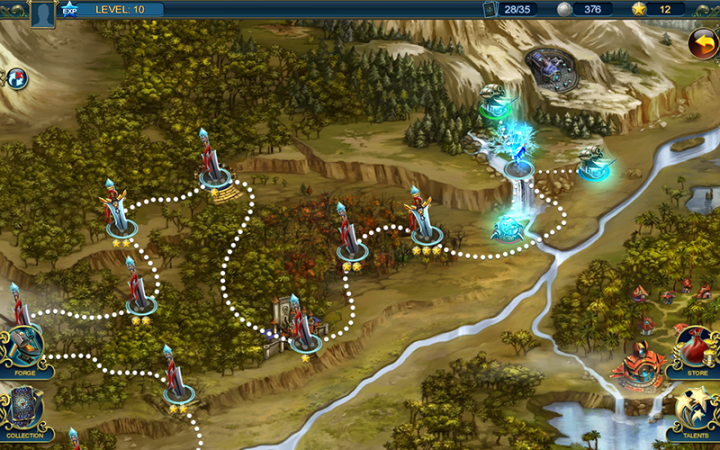Open the card Collection
This screenshot has width=720, height=450.
click(22, 412)
